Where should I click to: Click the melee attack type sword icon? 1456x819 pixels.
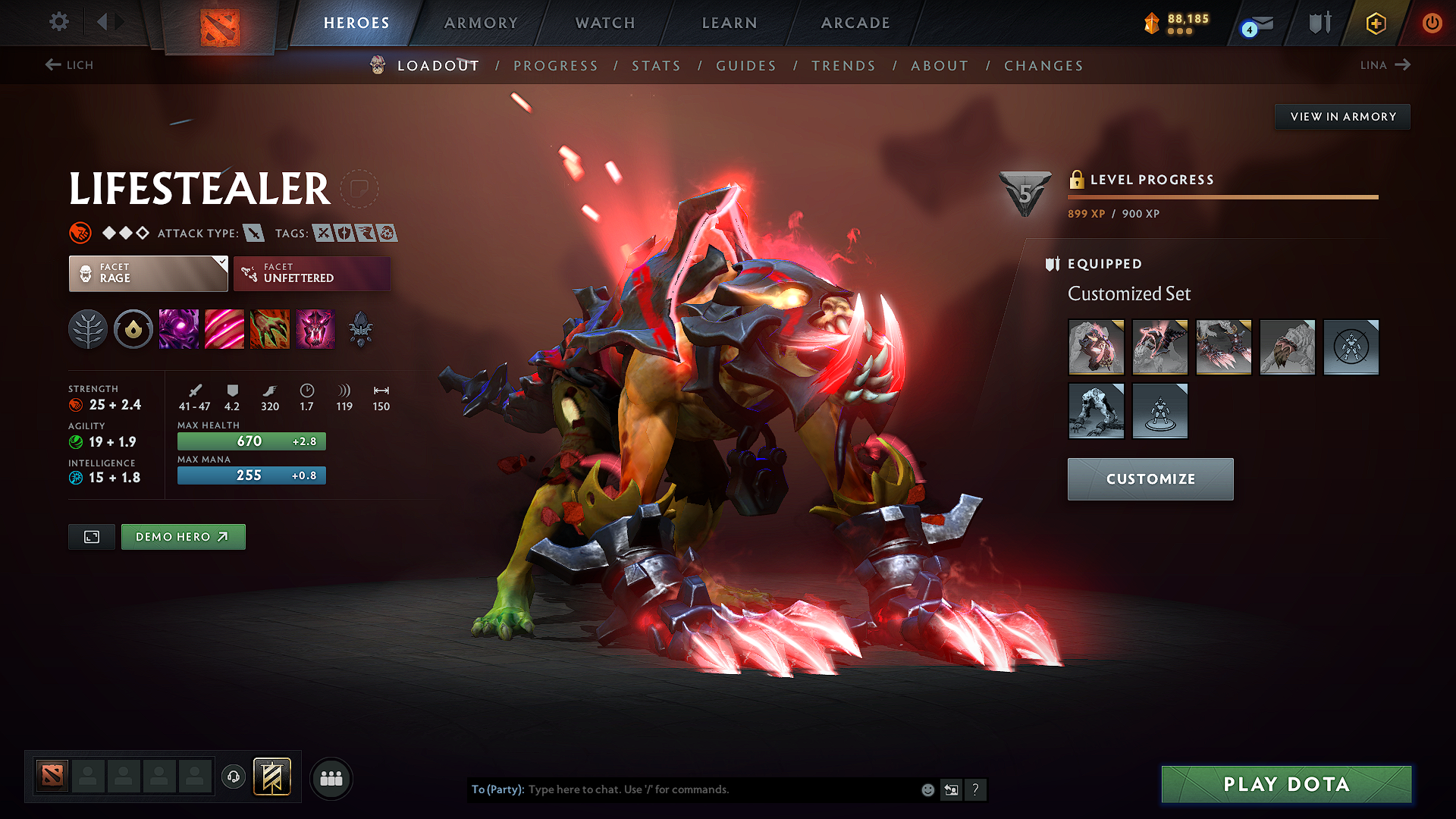pos(253,233)
